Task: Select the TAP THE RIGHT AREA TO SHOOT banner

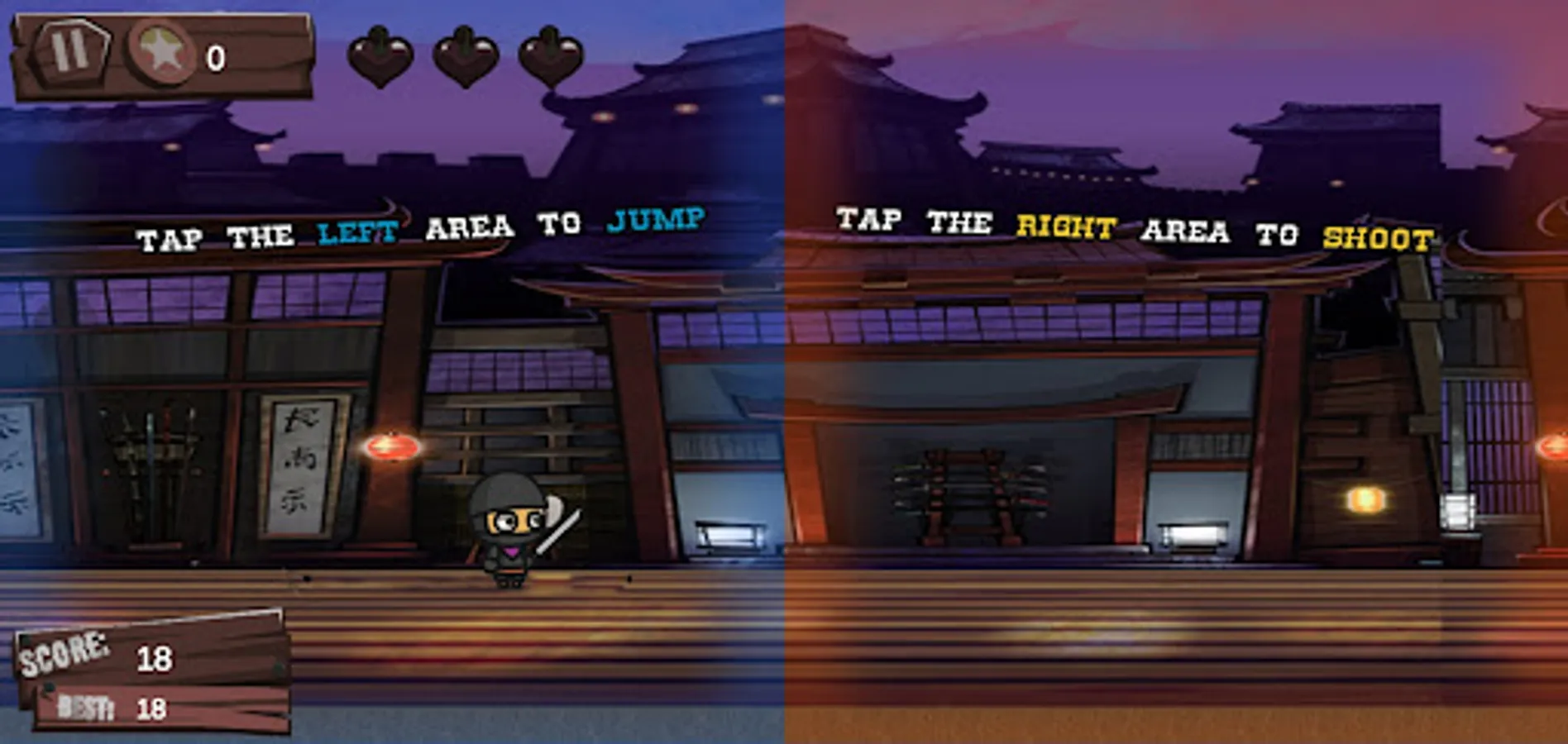Action: tap(1133, 231)
